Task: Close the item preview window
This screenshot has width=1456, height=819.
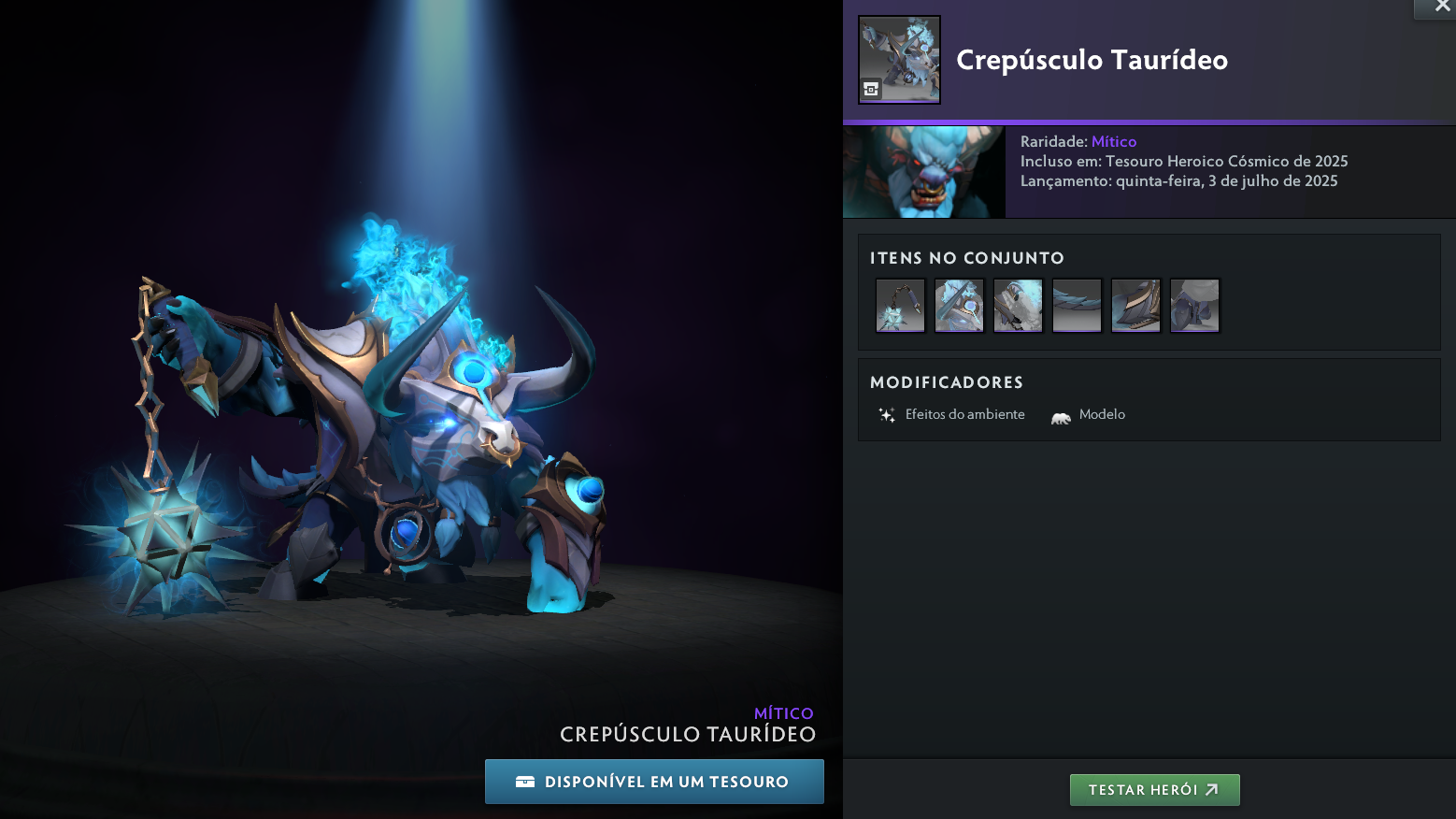Action: coord(1441,7)
